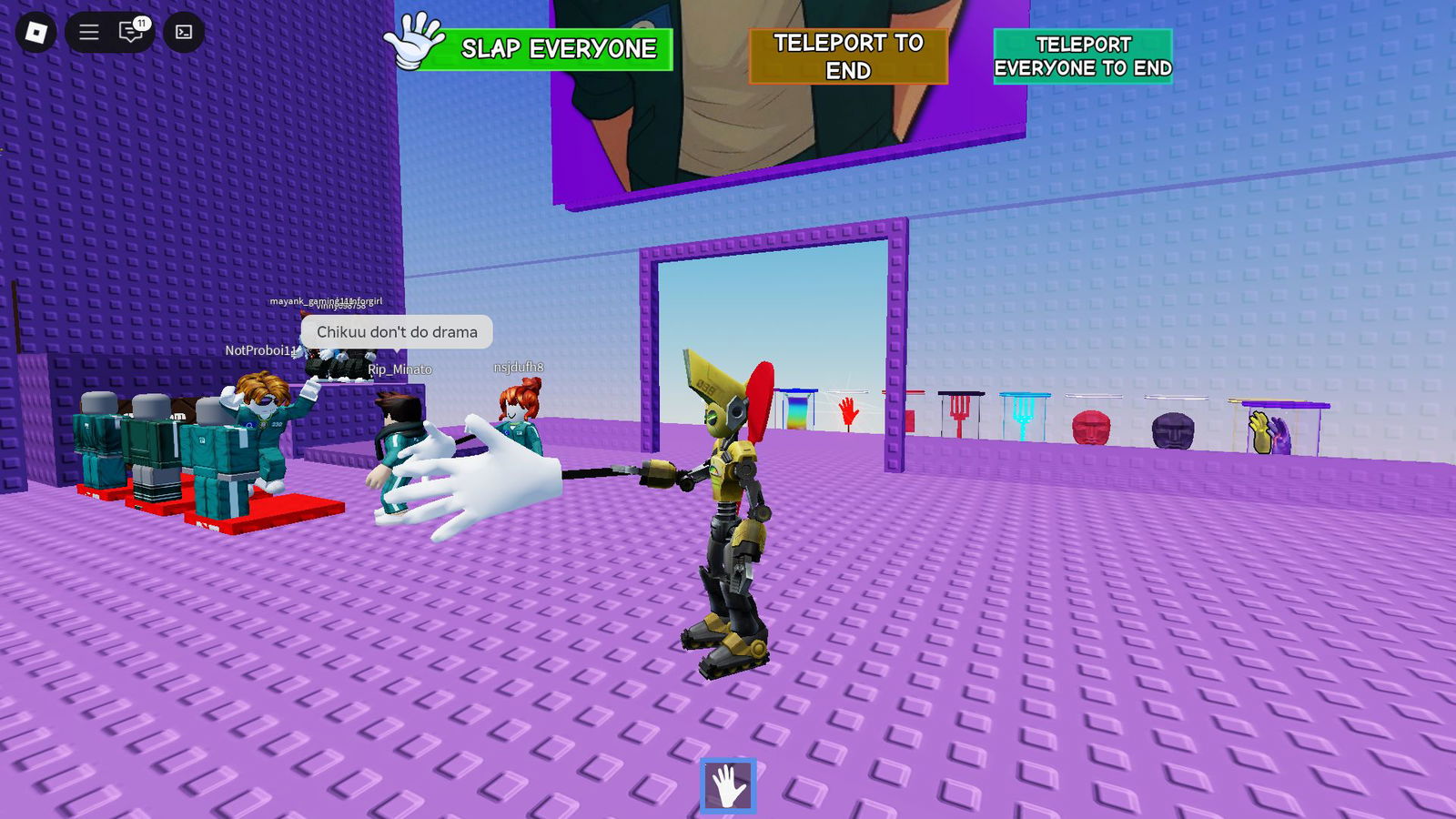Use the Teleport To End button
Image resolution: width=1456 pixels, height=819 pixels.
pyautogui.click(x=848, y=56)
